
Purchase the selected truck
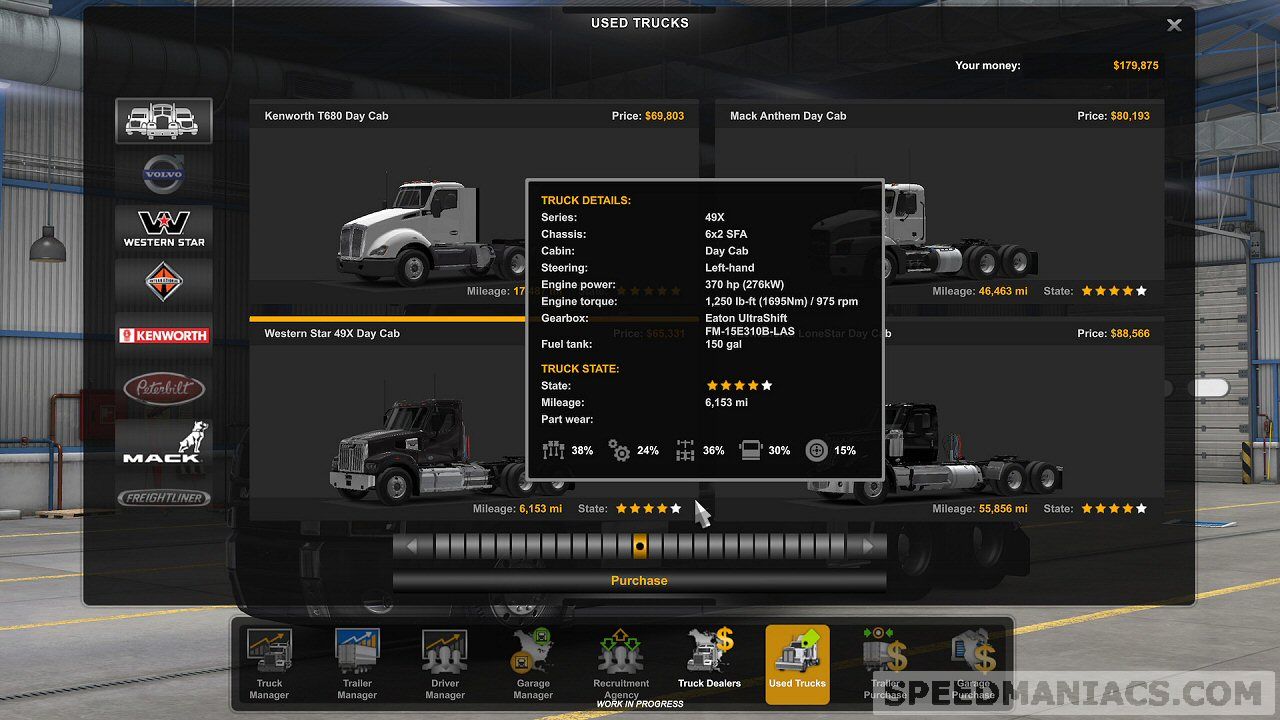(x=639, y=581)
